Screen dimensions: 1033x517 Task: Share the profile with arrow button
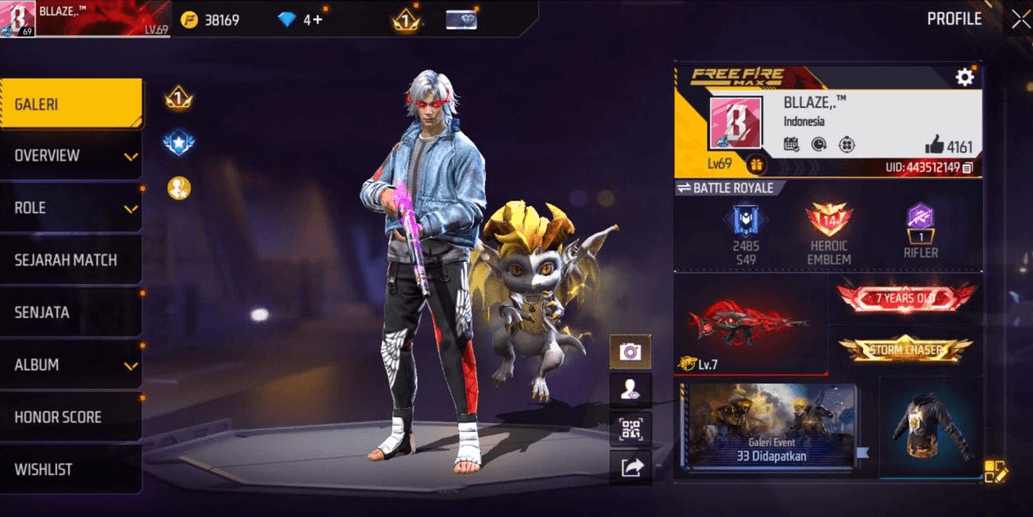point(630,467)
